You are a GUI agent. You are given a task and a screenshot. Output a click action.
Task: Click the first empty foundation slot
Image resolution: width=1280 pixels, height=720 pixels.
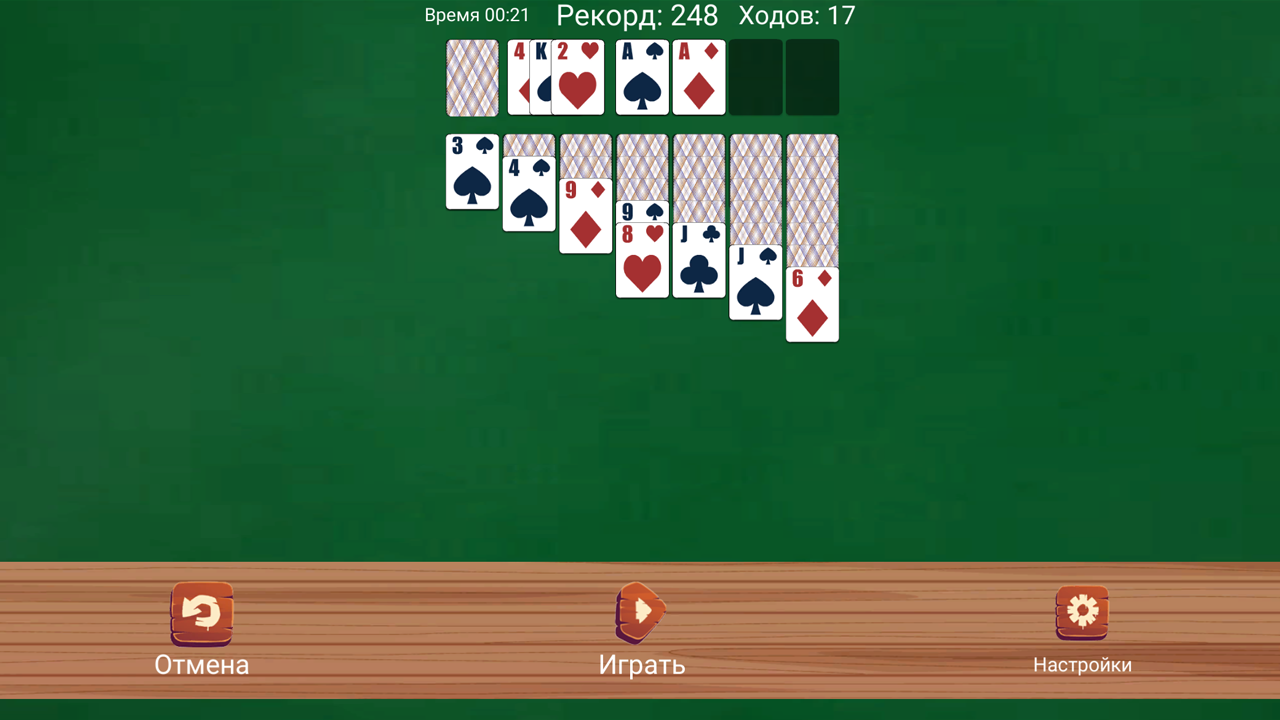[755, 78]
